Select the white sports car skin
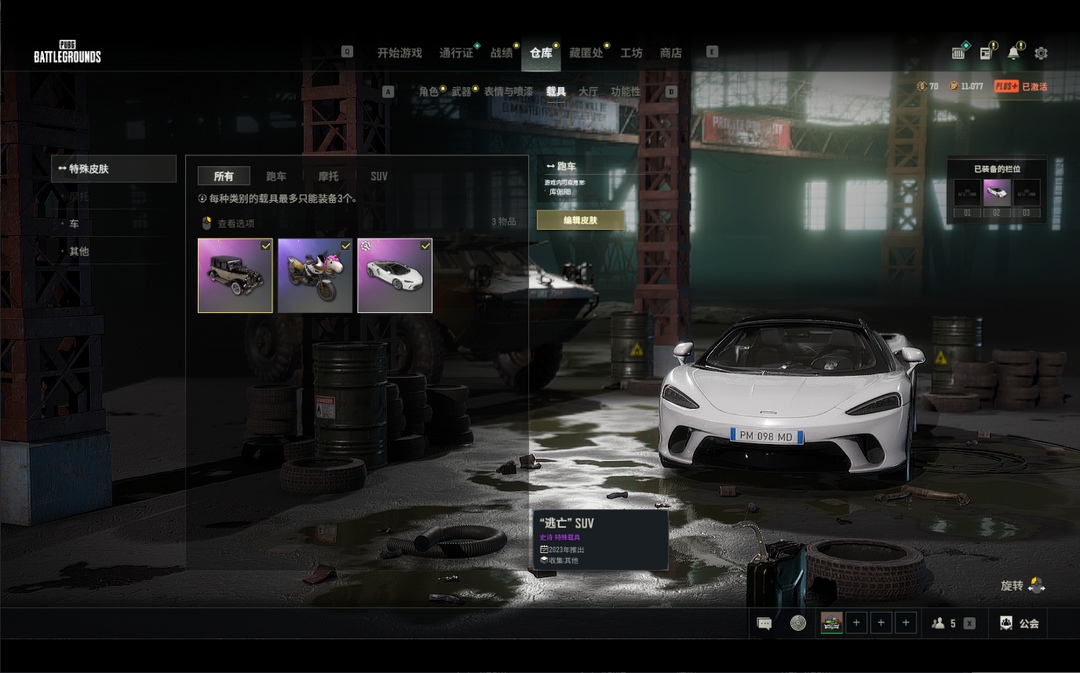The image size is (1080, 673). point(395,275)
